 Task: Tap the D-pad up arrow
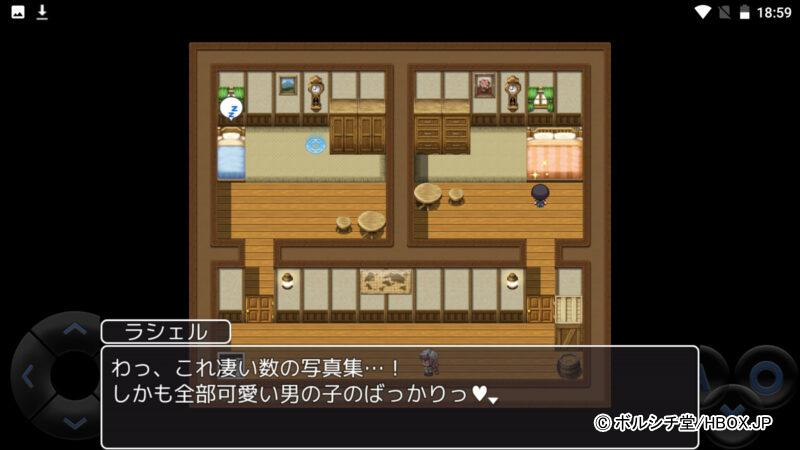click(x=75, y=328)
